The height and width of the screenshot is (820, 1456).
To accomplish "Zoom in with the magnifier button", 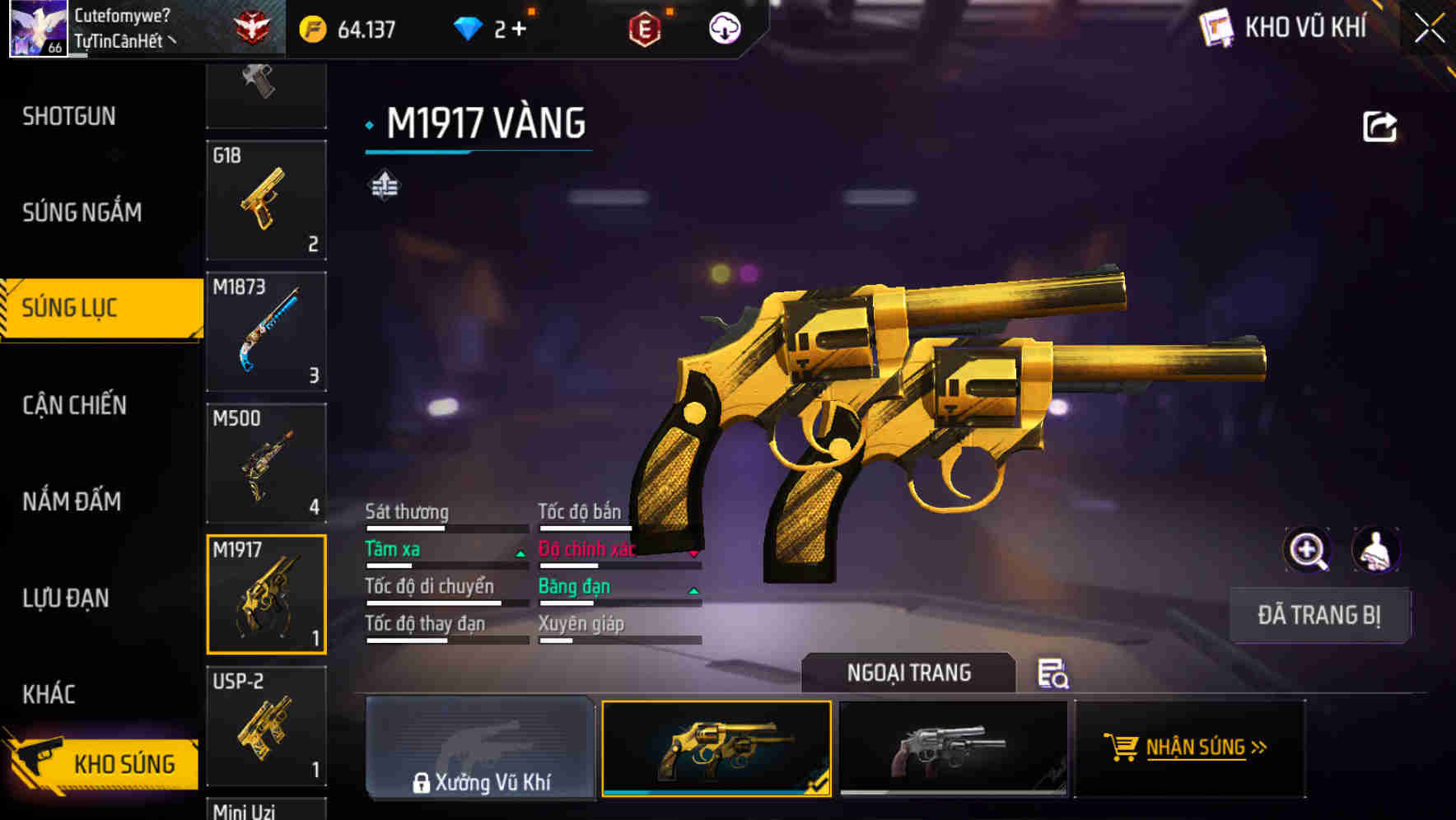I will (1307, 550).
